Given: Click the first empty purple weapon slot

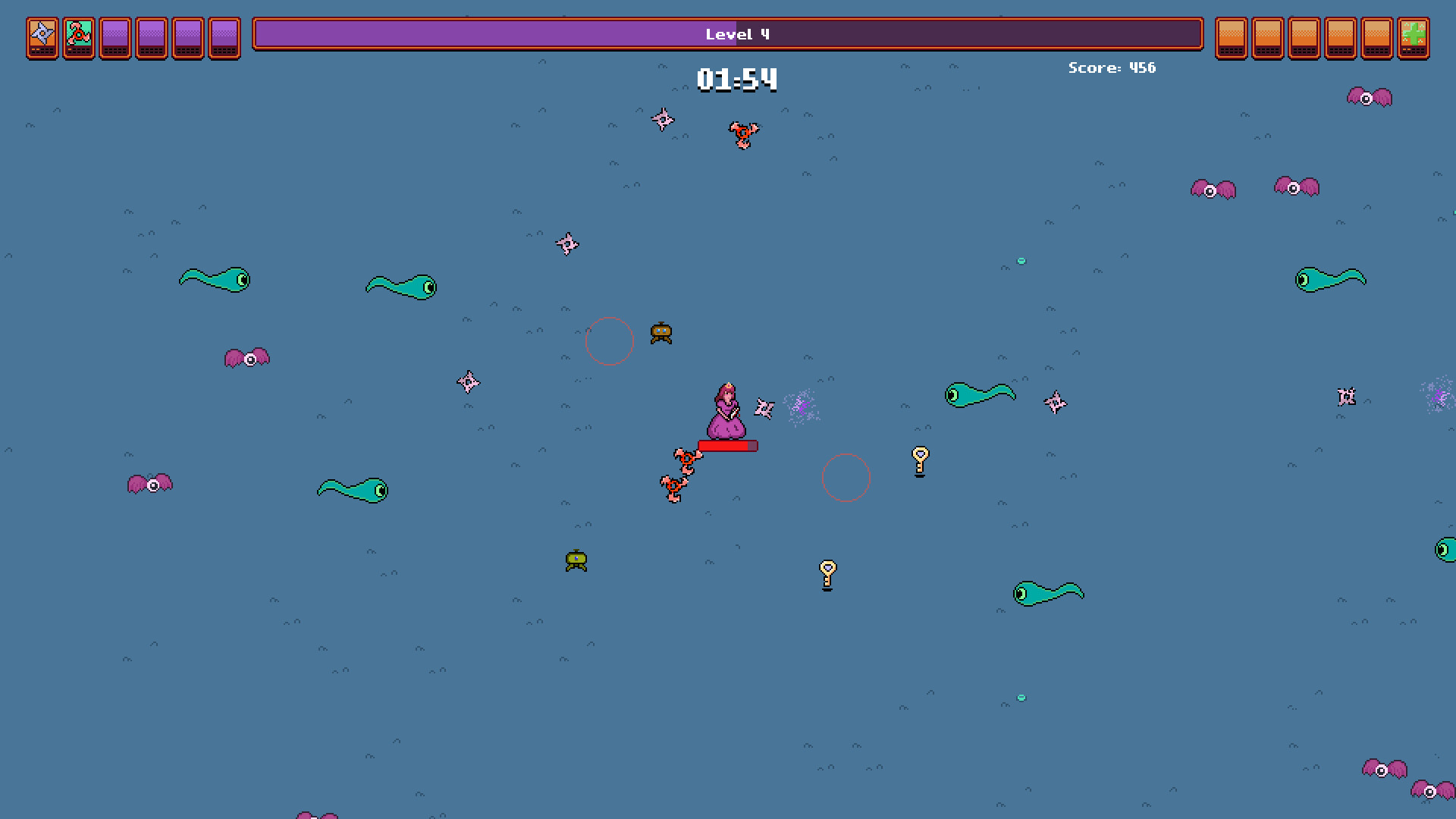Looking at the screenshot, I should [115, 38].
